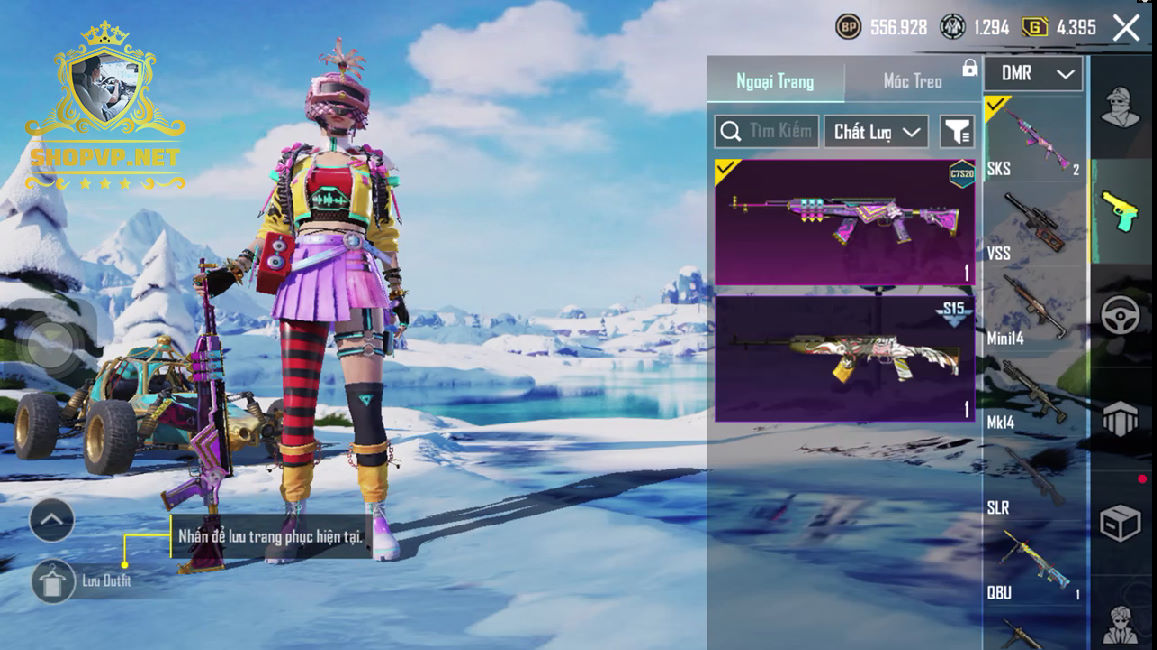Select SKS in the weapon list
The height and width of the screenshot is (650, 1157).
point(1034,139)
